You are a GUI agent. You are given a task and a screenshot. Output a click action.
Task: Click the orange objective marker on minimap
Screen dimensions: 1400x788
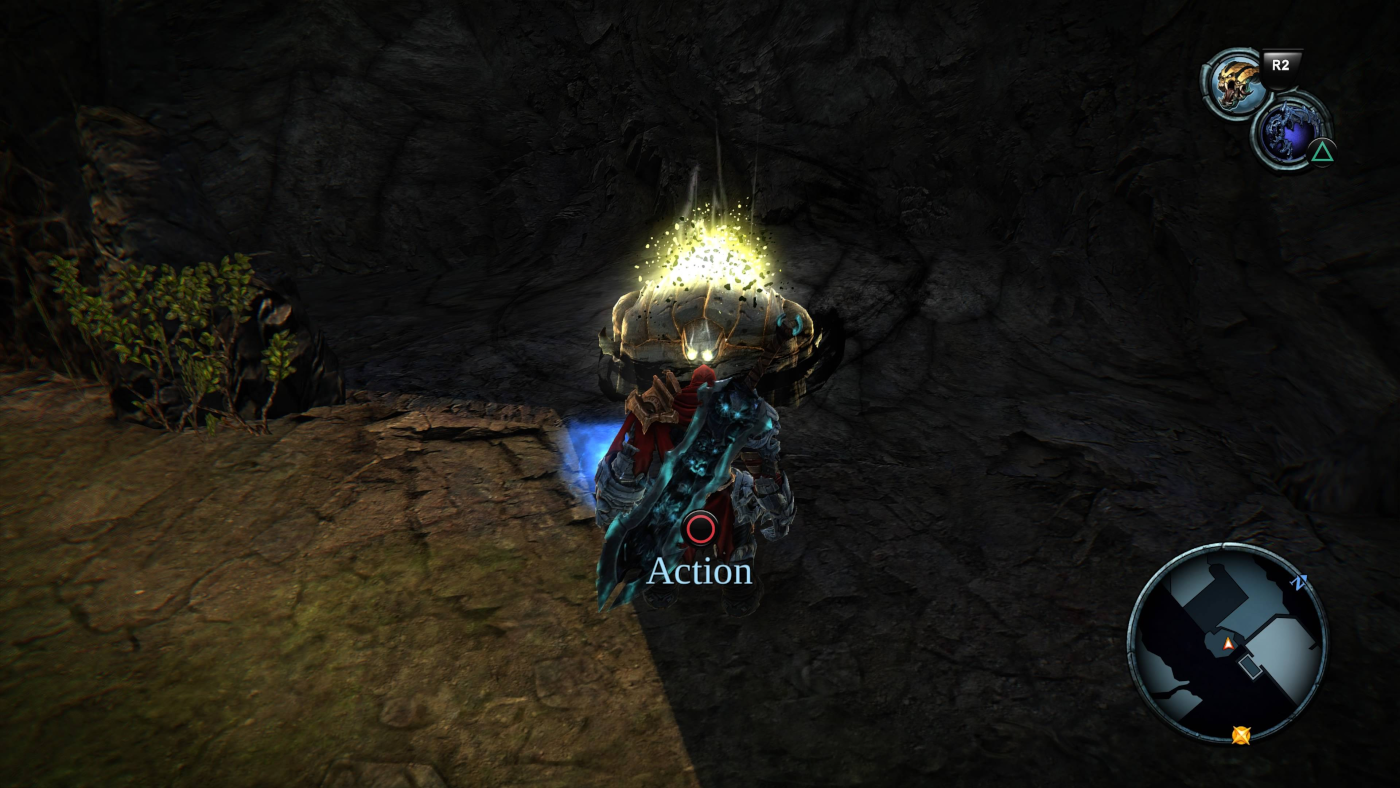tap(1241, 735)
